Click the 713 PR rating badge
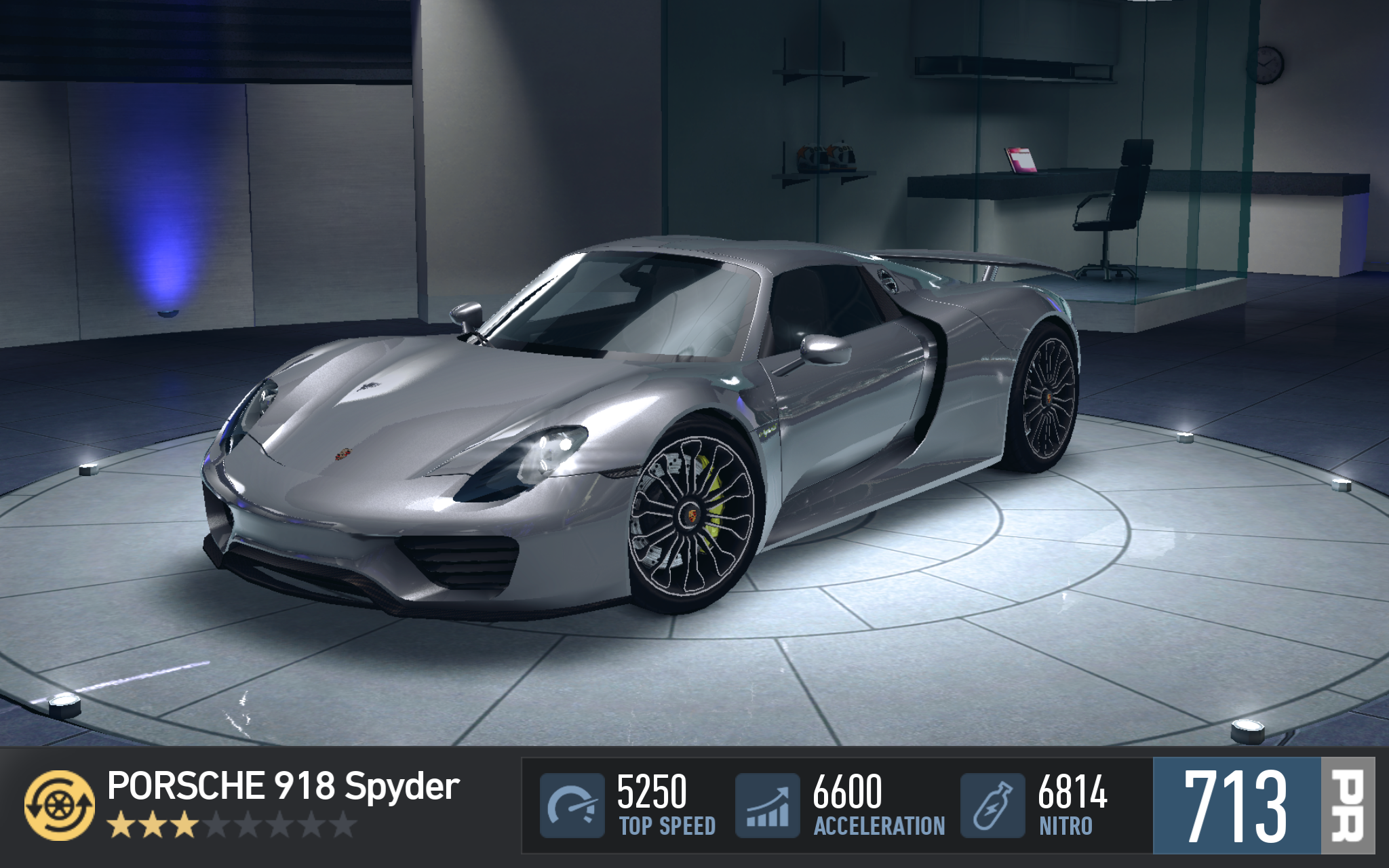Image resolution: width=1389 pixels, height=868 pixels. click(1262, 805)
